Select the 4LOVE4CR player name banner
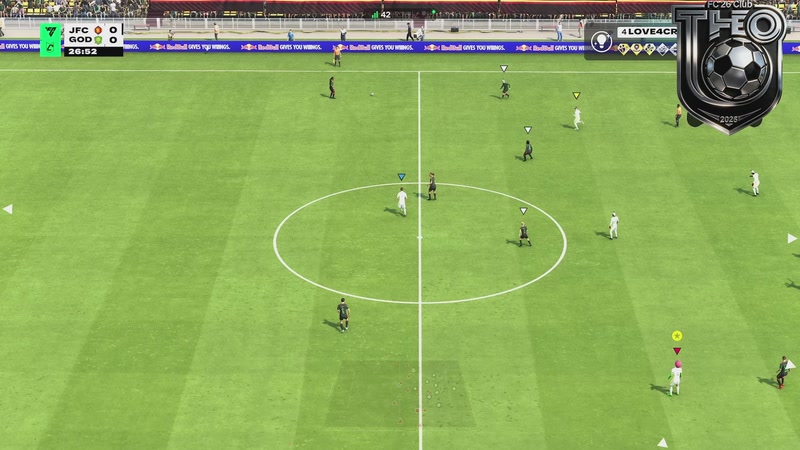The width and height of the screenshot is (800, 450). pyautogui.click(x=644, y=32)
